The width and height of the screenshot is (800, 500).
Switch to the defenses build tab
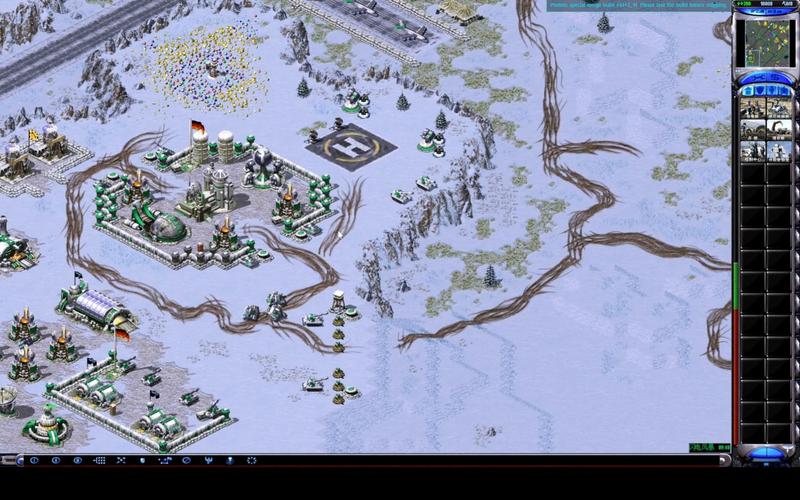(759, 90)
